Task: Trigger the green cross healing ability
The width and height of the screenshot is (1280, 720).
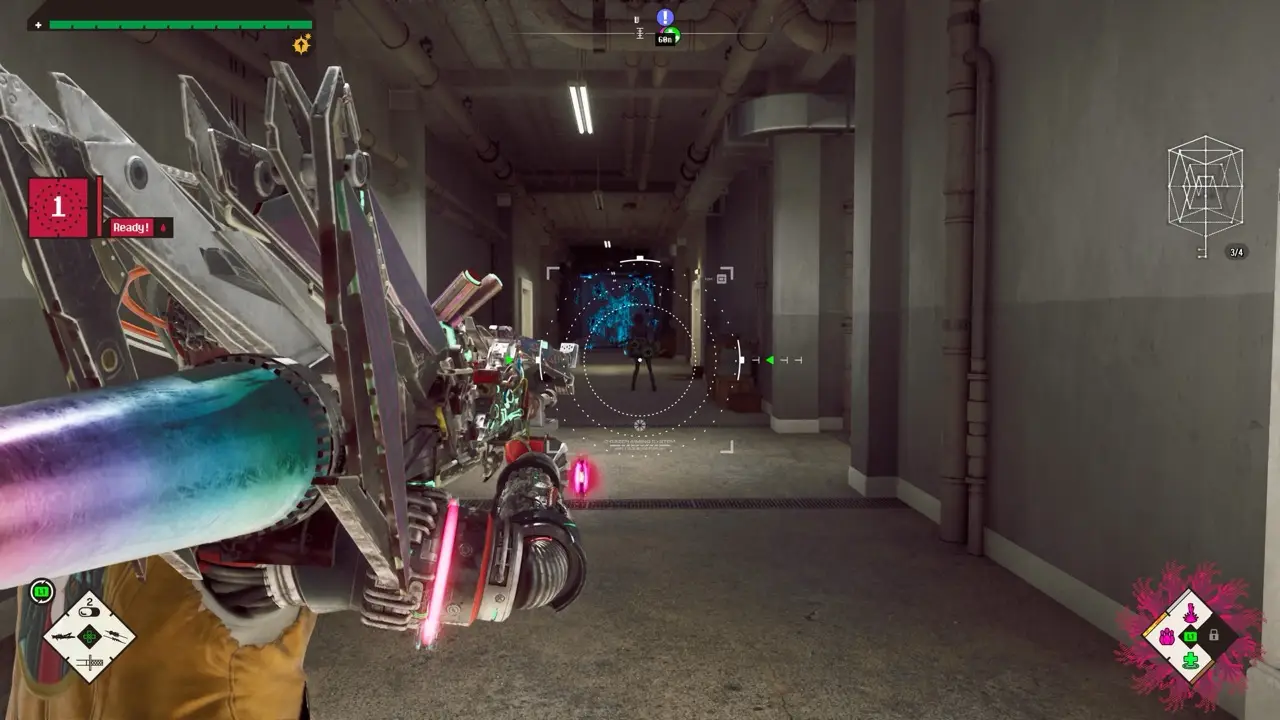Action: (x=1190, y=660)
